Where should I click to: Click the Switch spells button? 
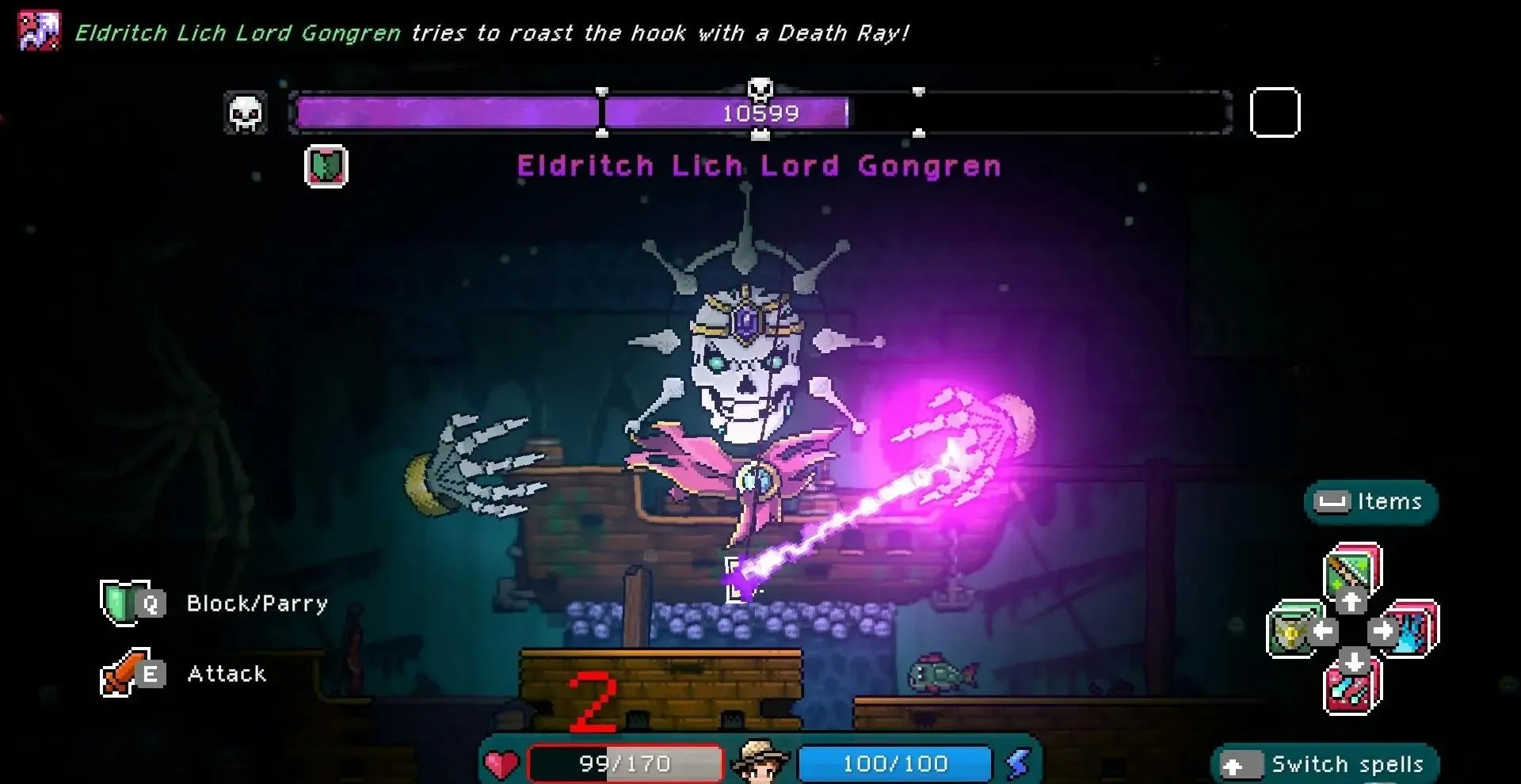(1325, 764)
